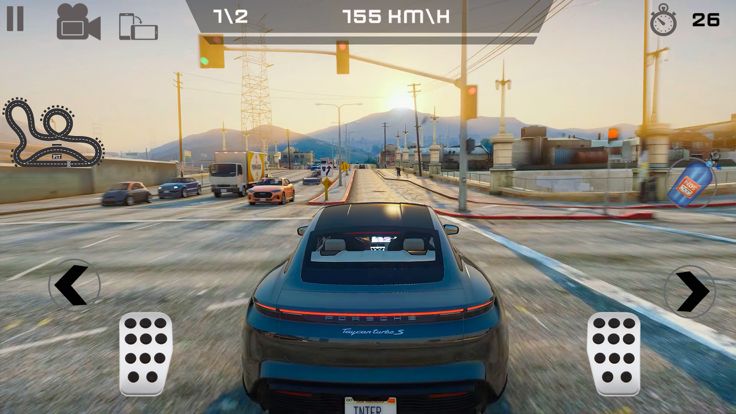
Task: Steer right with the right arrow button
Action: click(691, 291)
